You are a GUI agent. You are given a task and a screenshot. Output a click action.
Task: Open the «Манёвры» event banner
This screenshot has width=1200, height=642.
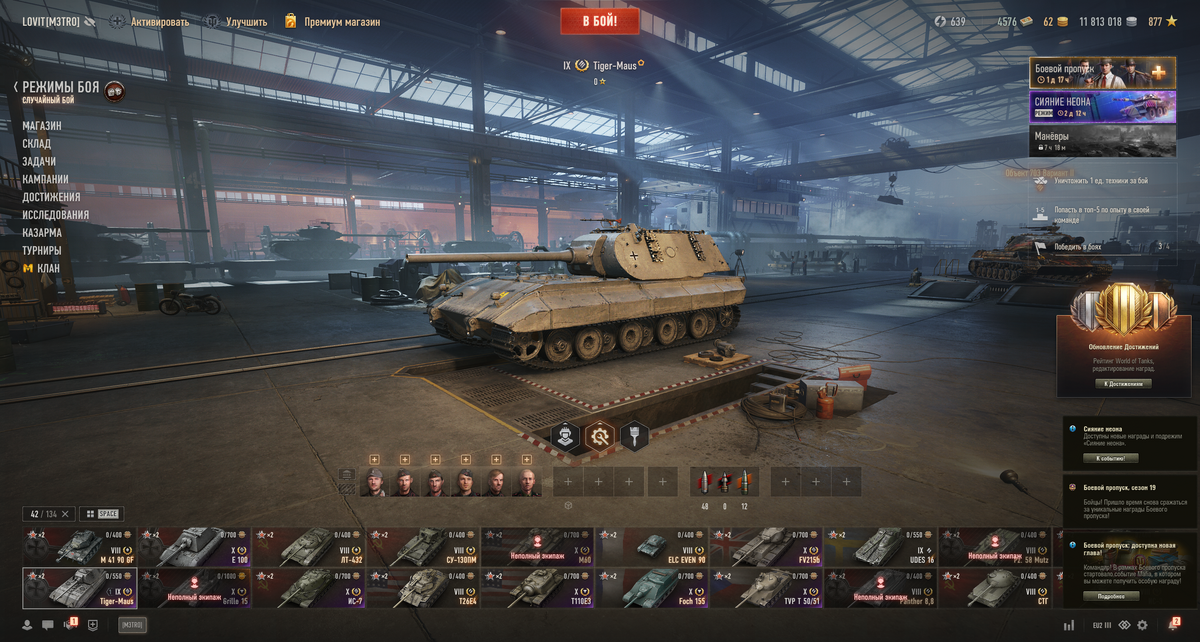(1088, 140)
